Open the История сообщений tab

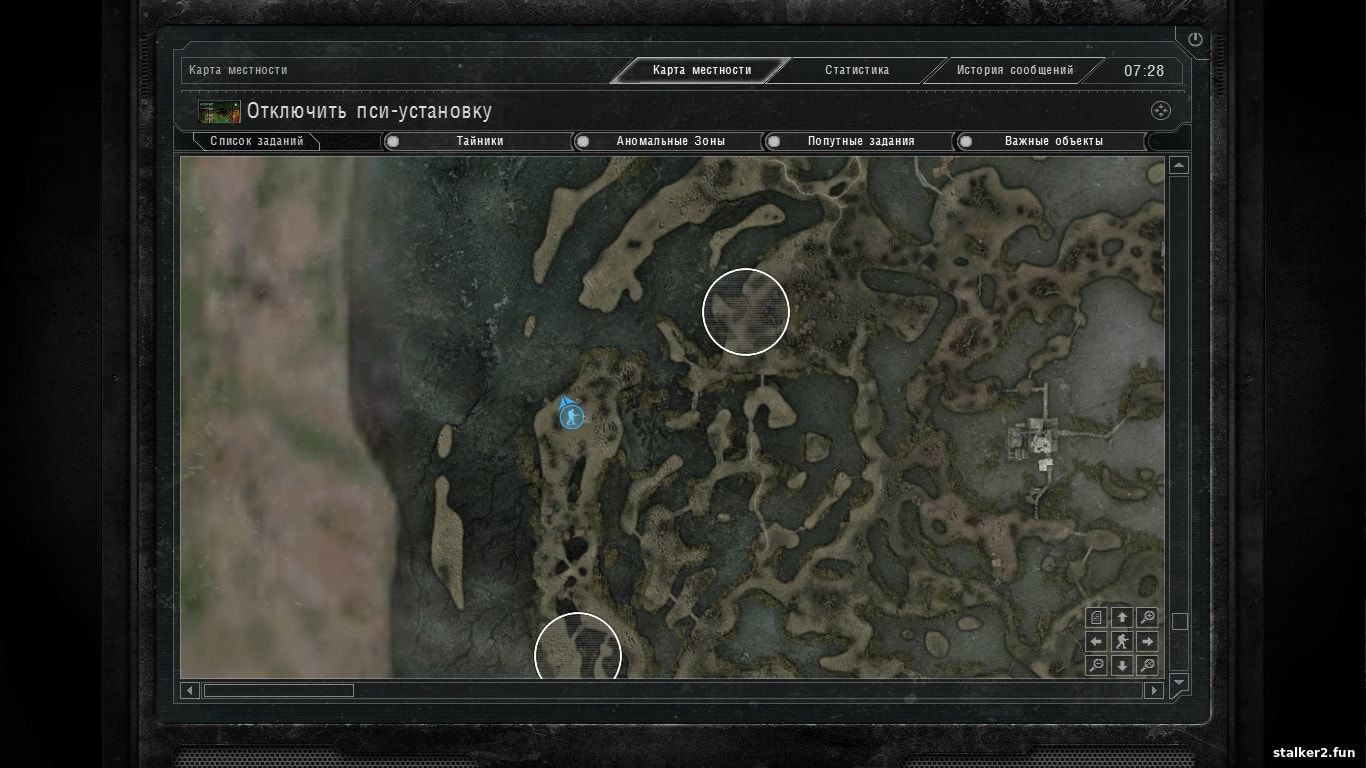click(x=1014, y=70)
